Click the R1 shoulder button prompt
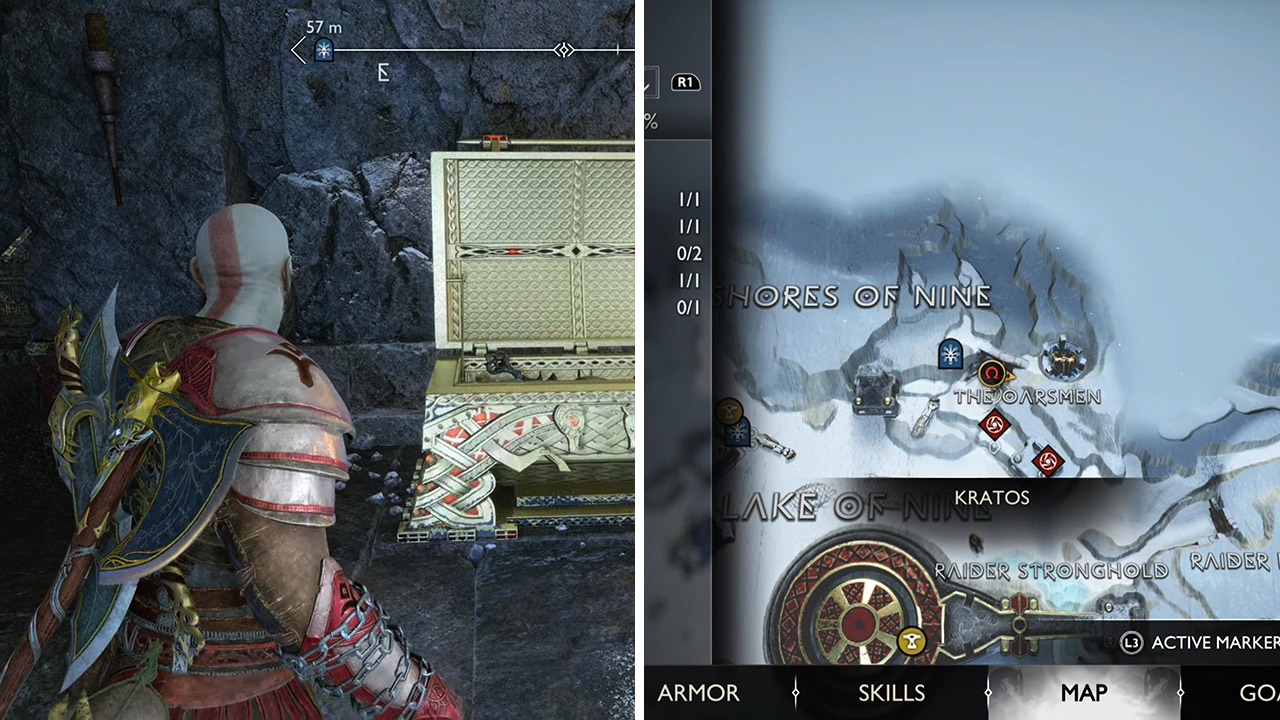 684,84
